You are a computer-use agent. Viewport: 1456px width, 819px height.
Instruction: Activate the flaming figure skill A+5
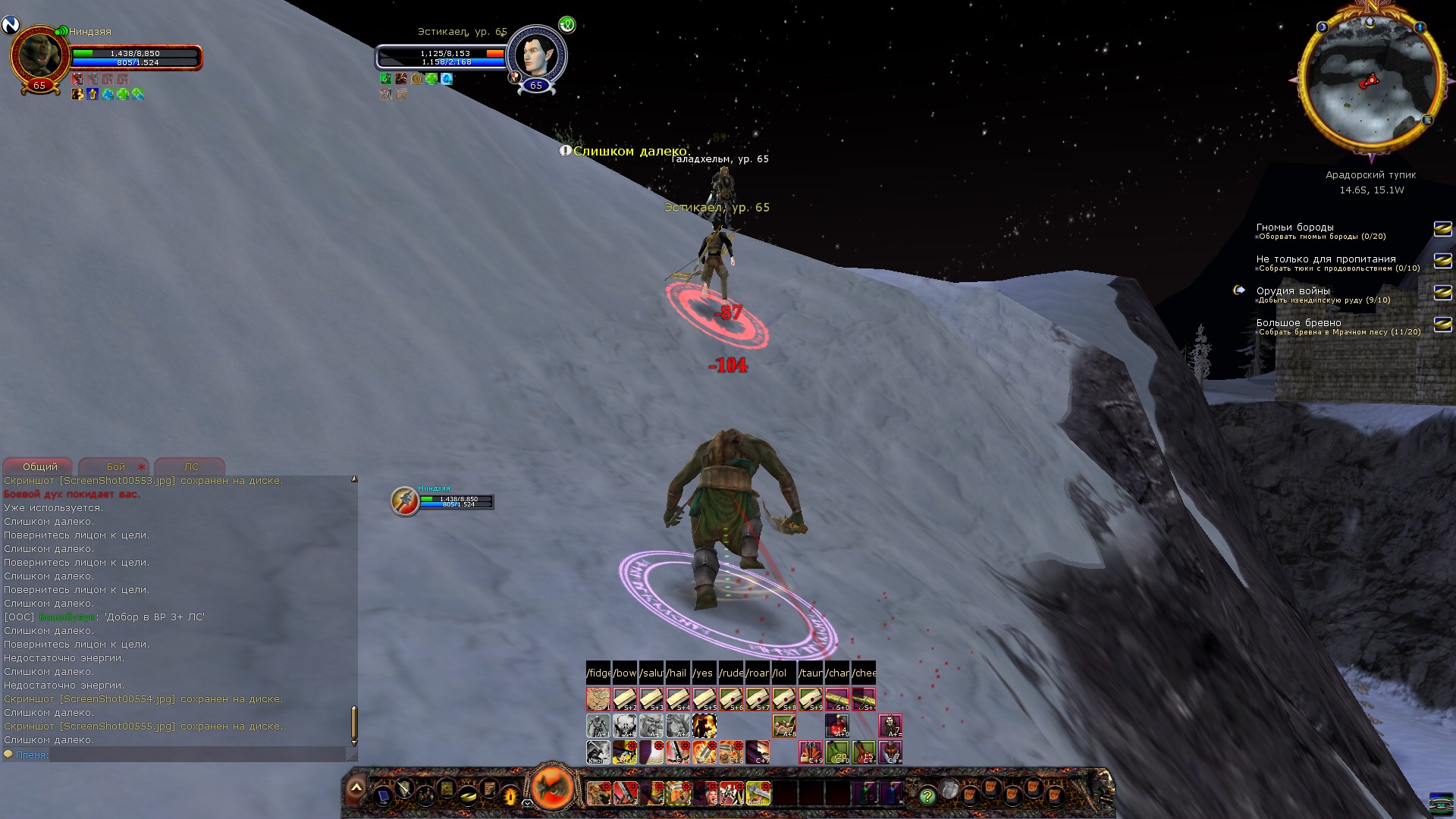[x=704, y=726]
